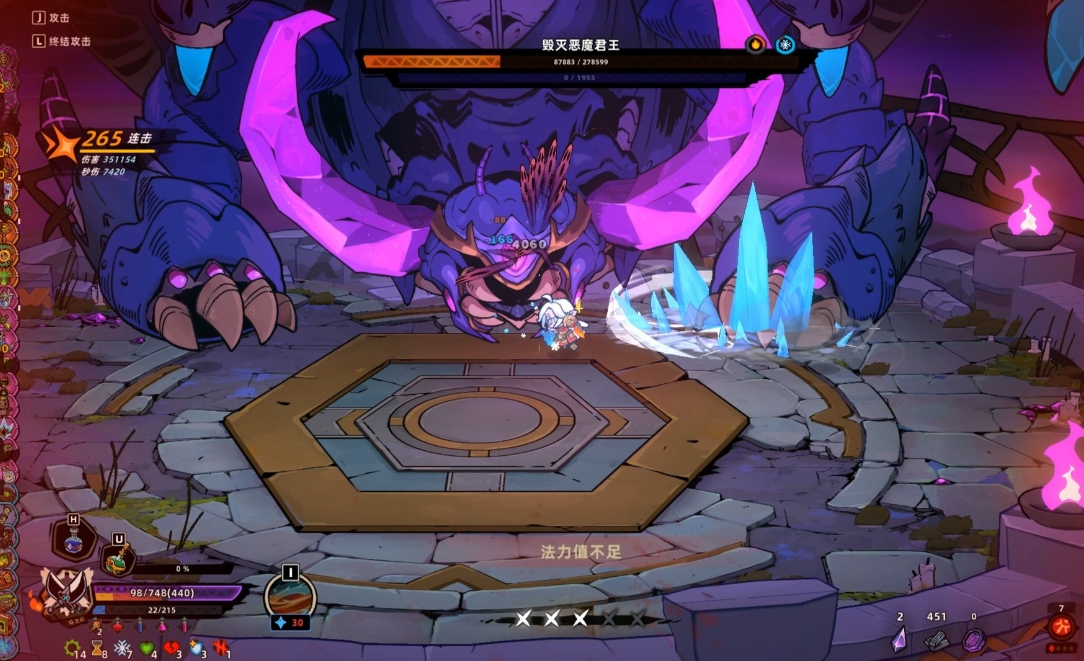Select the purple rune stone icon
1084x661 pixels.
click(x=973, y=639)
